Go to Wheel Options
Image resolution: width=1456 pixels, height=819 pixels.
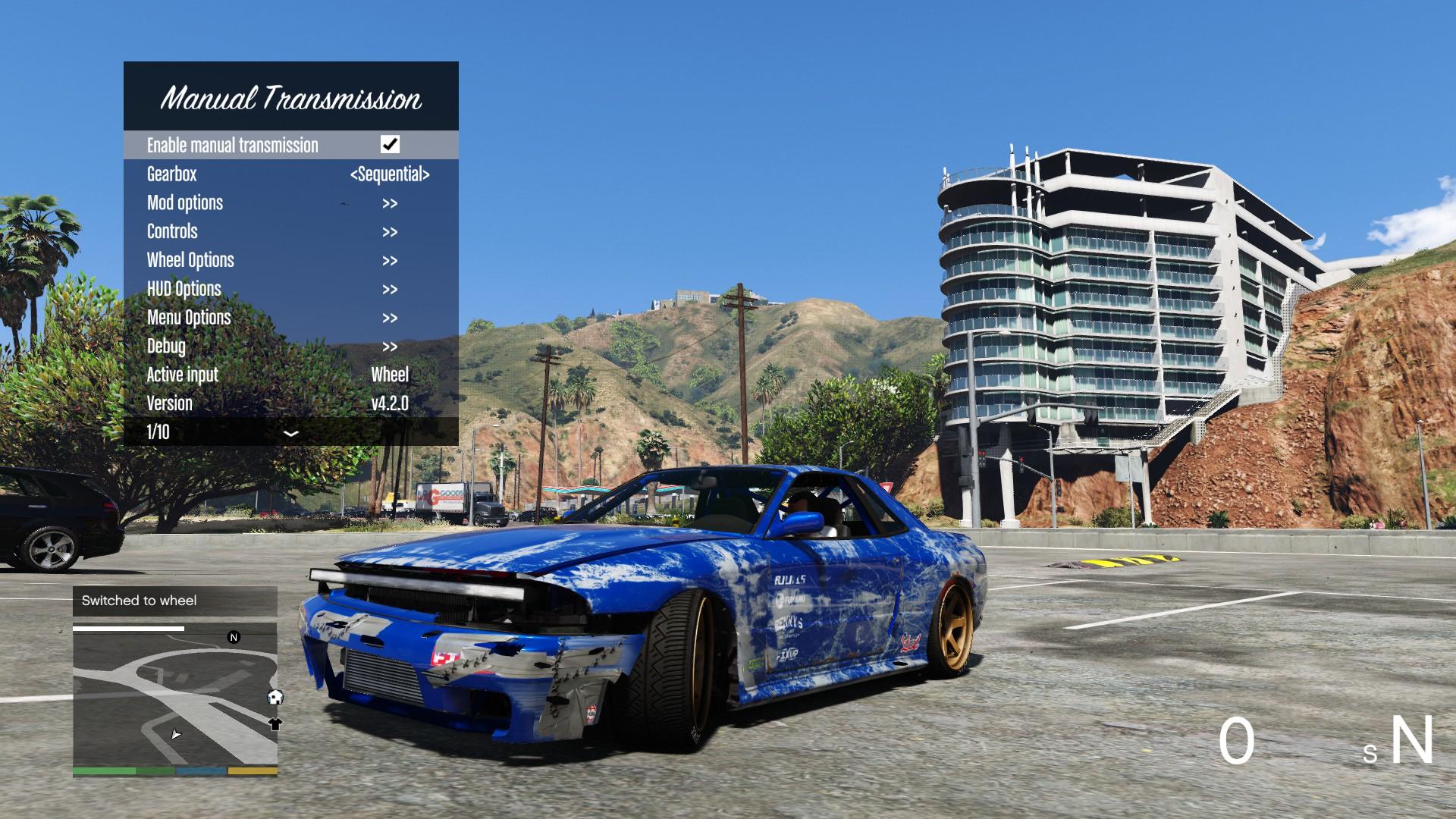290,260
